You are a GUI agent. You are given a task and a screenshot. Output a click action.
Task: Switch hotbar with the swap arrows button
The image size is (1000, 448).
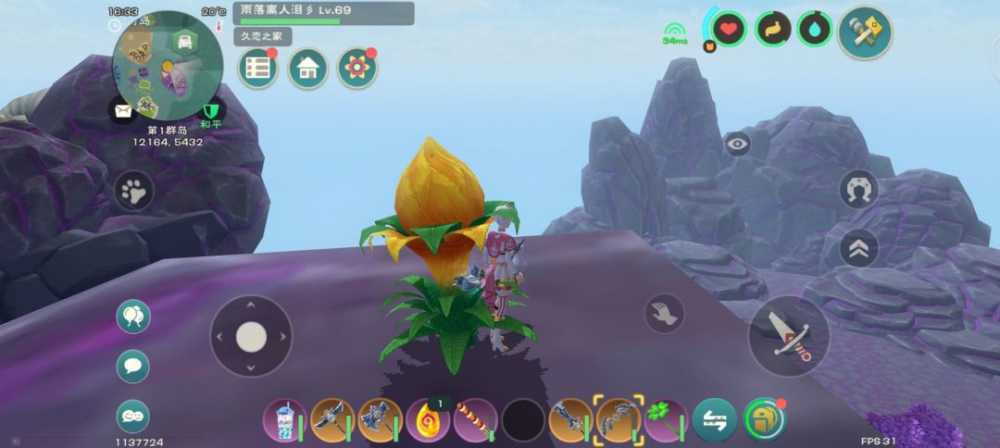click(714, 420)
